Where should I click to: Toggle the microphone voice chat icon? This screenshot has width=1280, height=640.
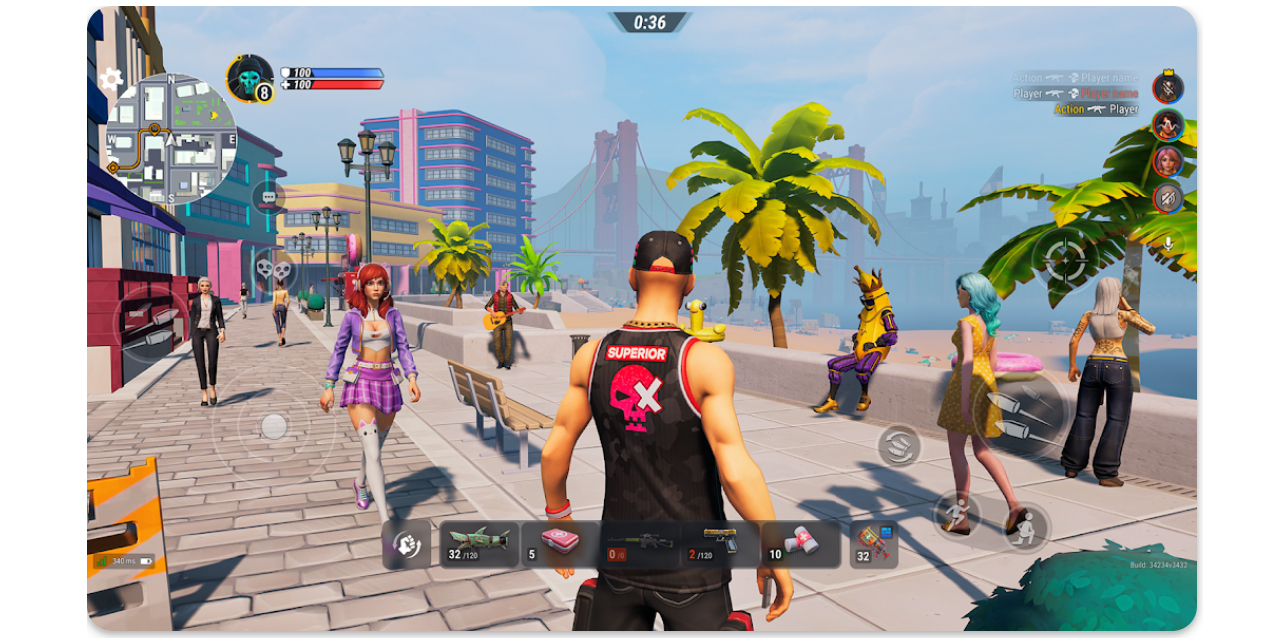(1167, 243)
